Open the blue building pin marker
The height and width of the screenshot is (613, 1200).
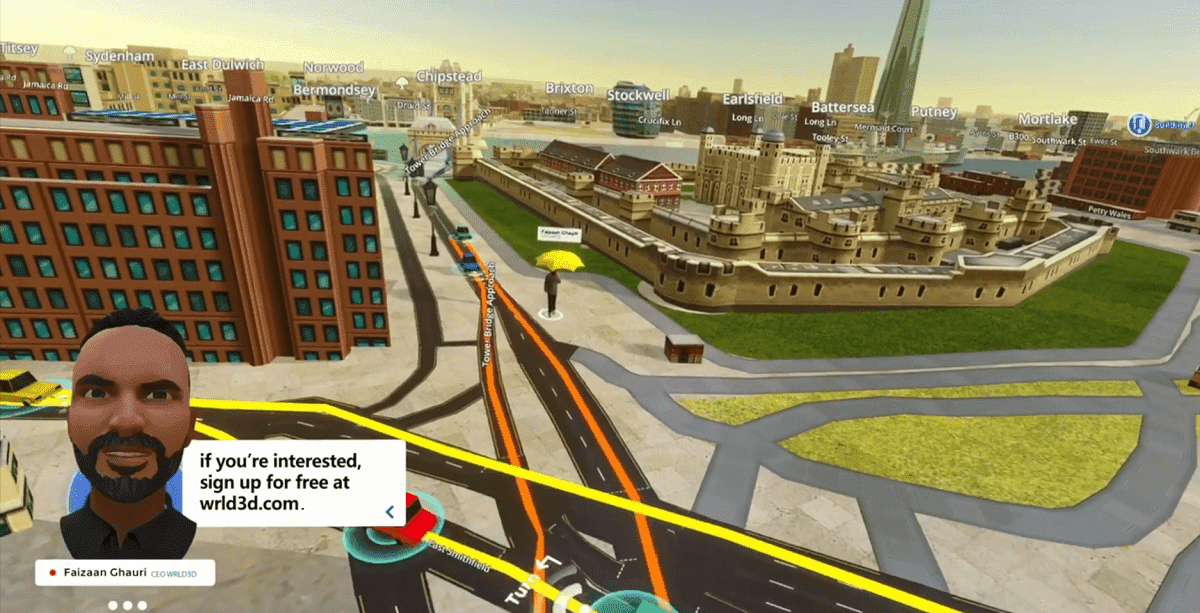tap(1138, 125)
